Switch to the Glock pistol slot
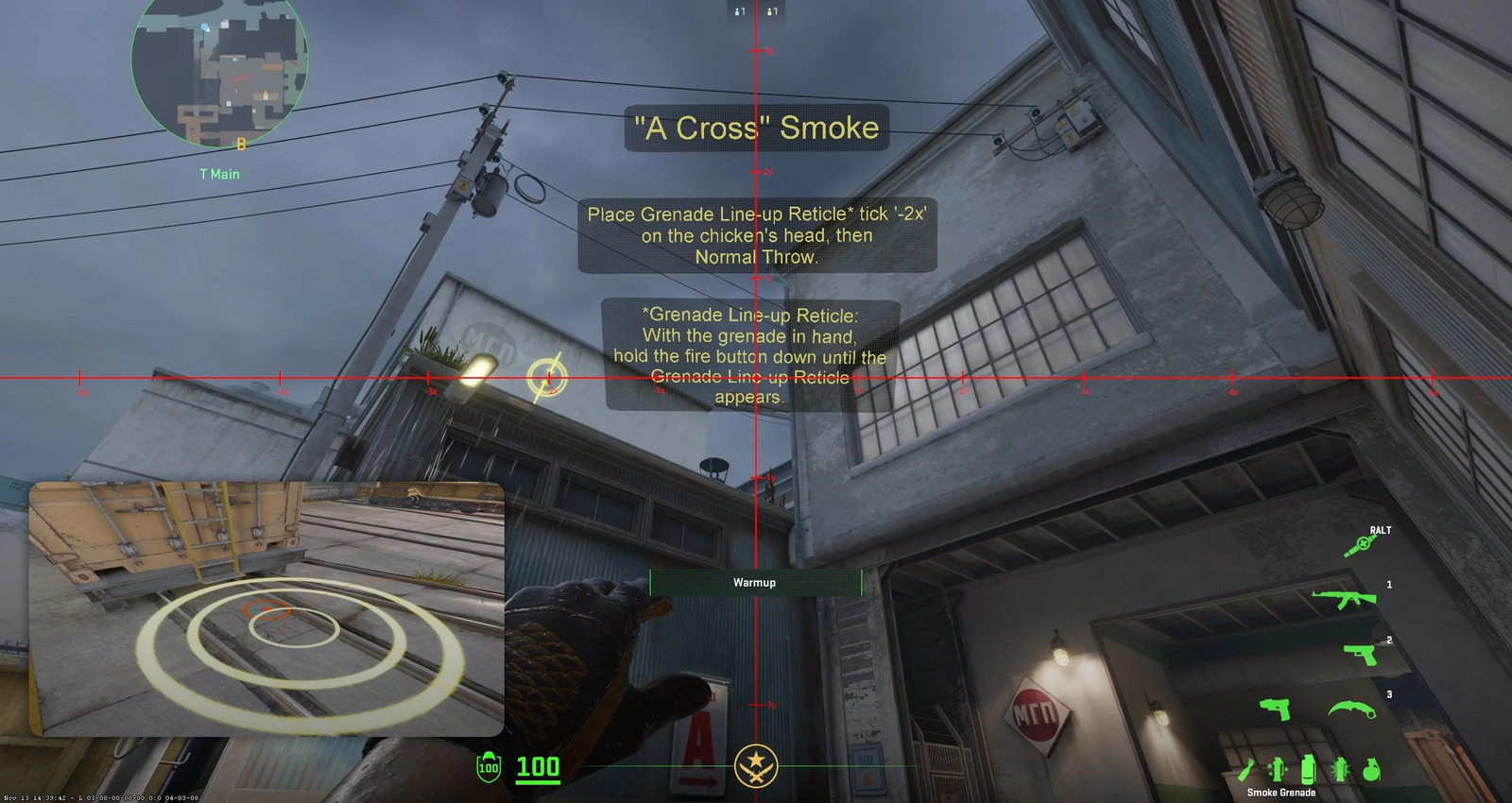Viewport: 1512px width, 803px height. 1360,654
